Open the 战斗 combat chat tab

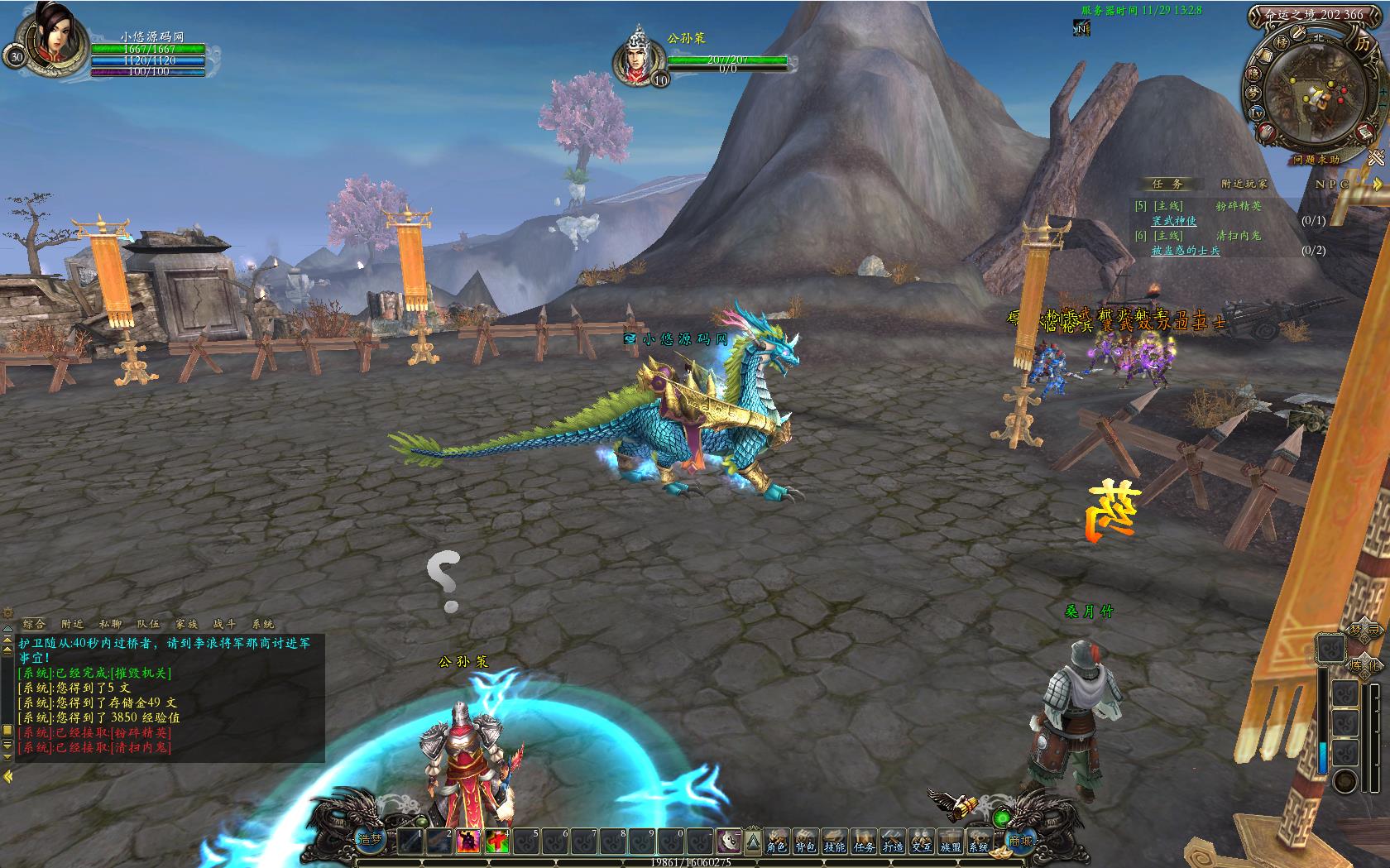point(224,624)
